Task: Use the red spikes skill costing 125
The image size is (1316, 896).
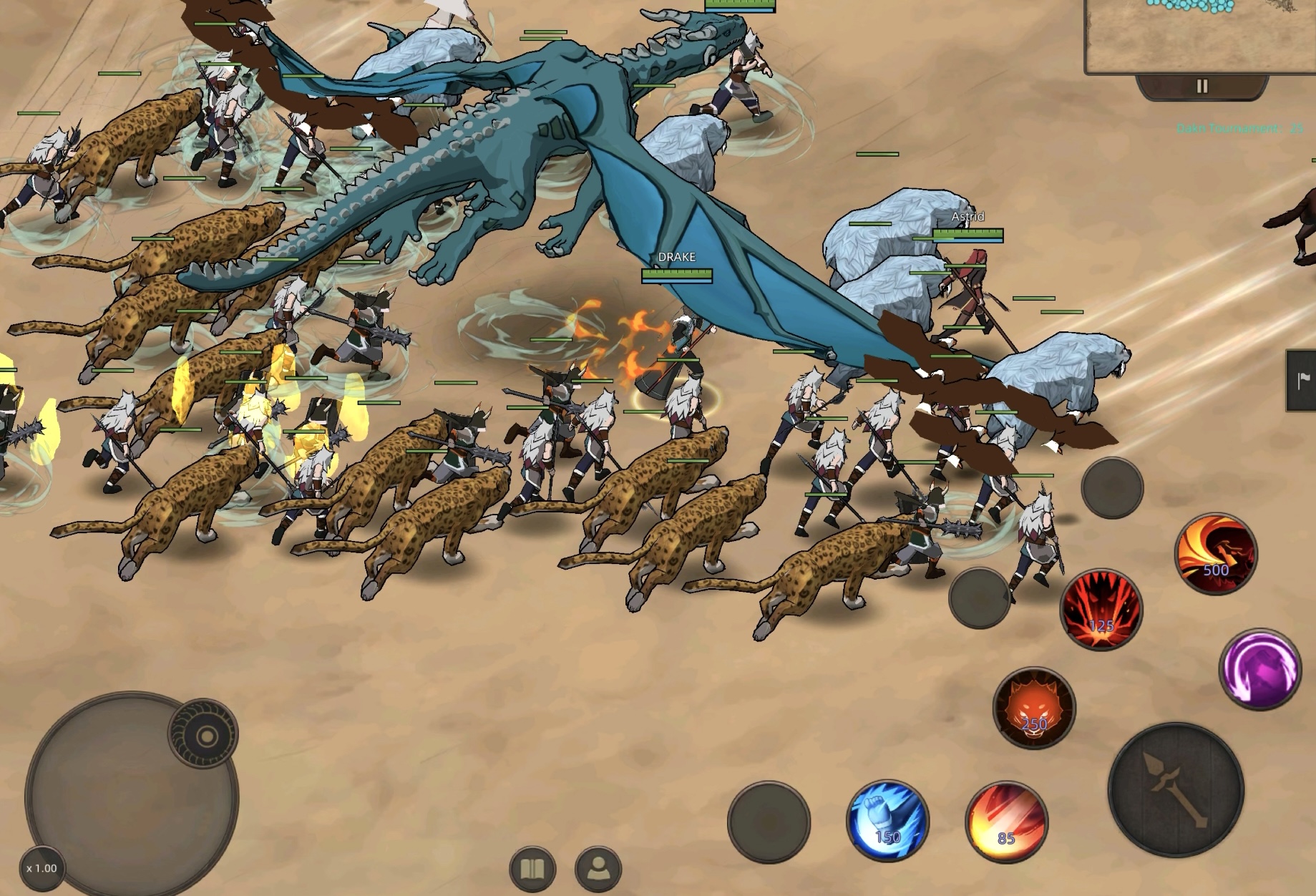Action: [1101, 610]
